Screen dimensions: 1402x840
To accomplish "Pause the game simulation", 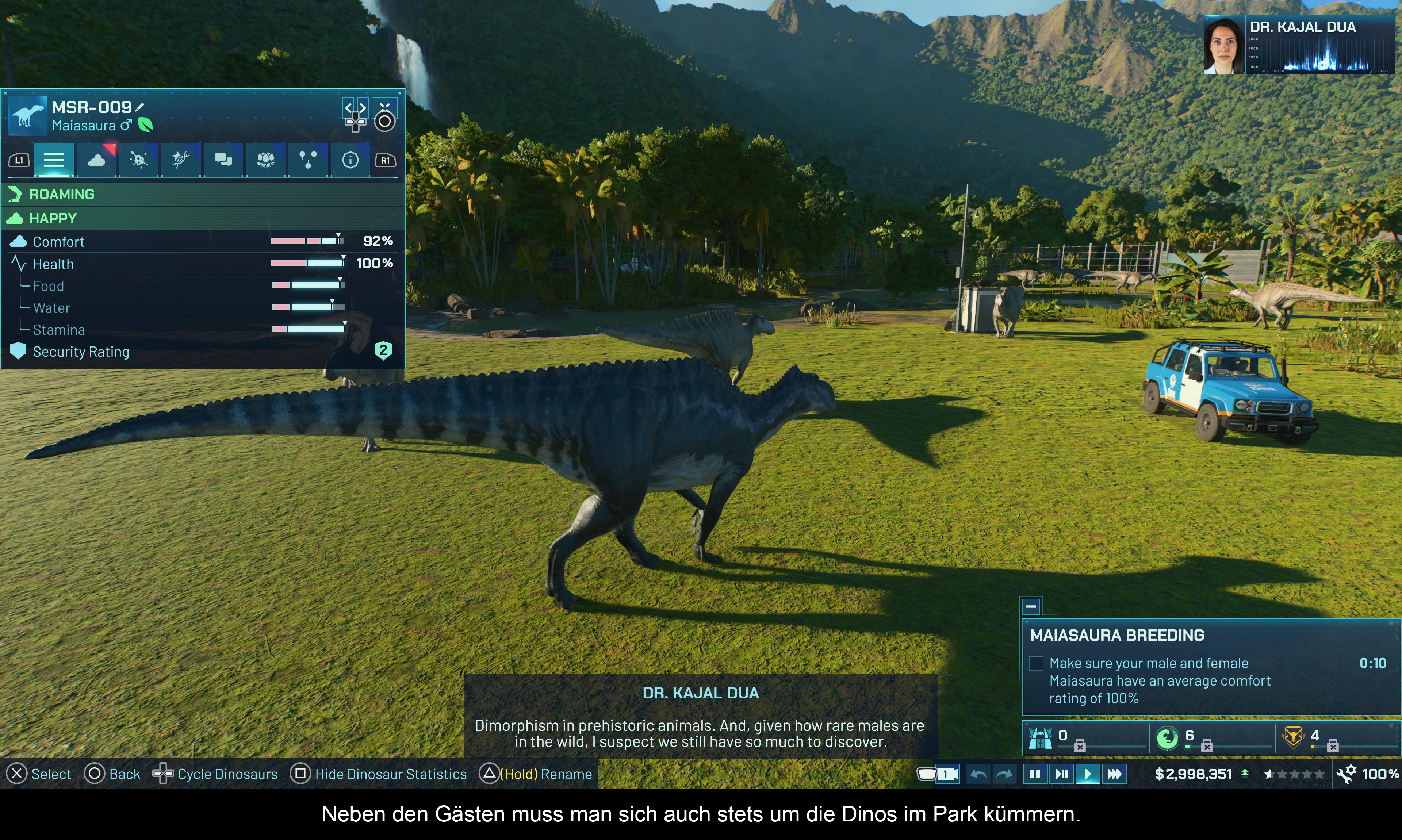I will pos(1035,774).
